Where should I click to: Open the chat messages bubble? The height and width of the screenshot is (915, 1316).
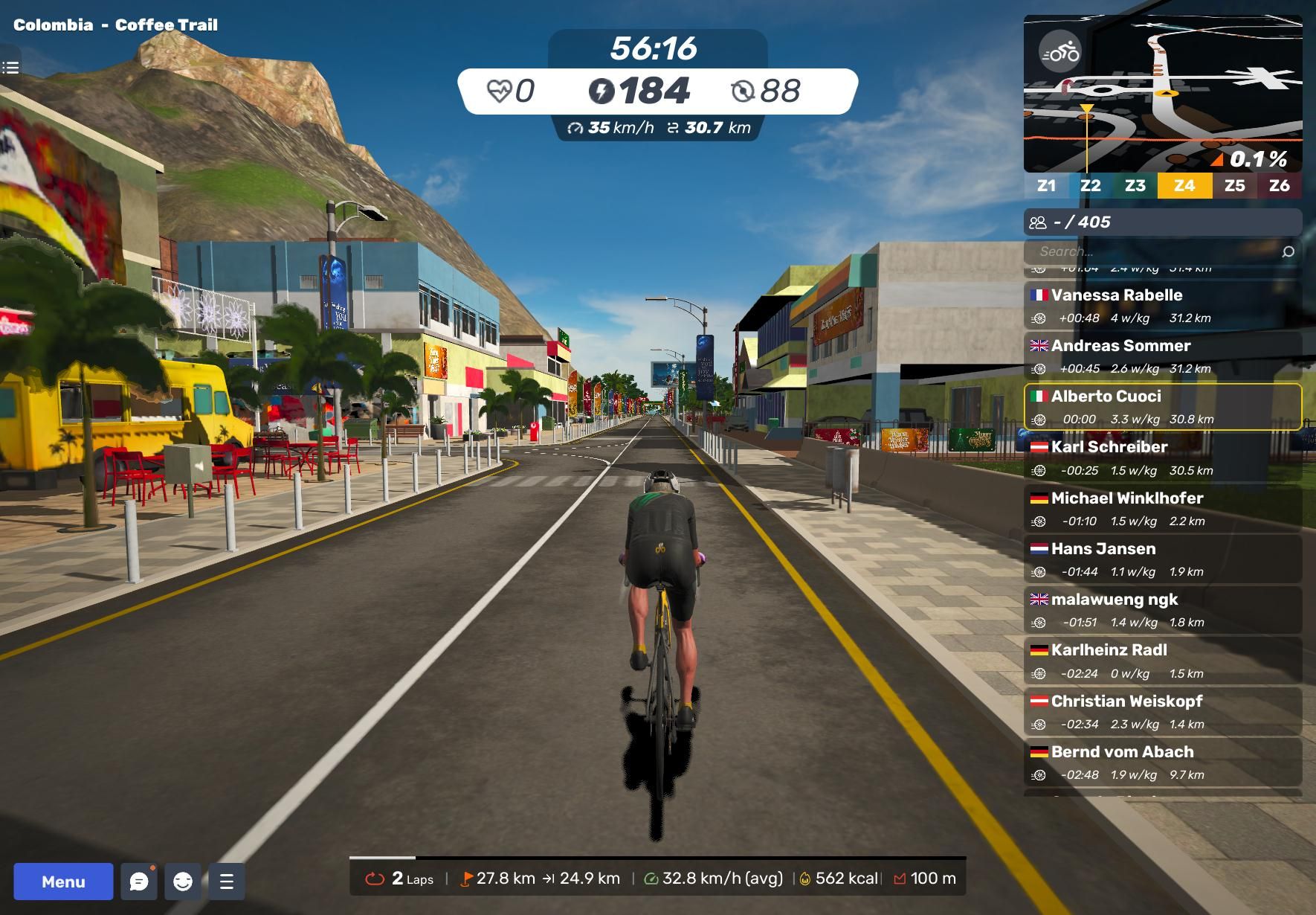(139, 882)
